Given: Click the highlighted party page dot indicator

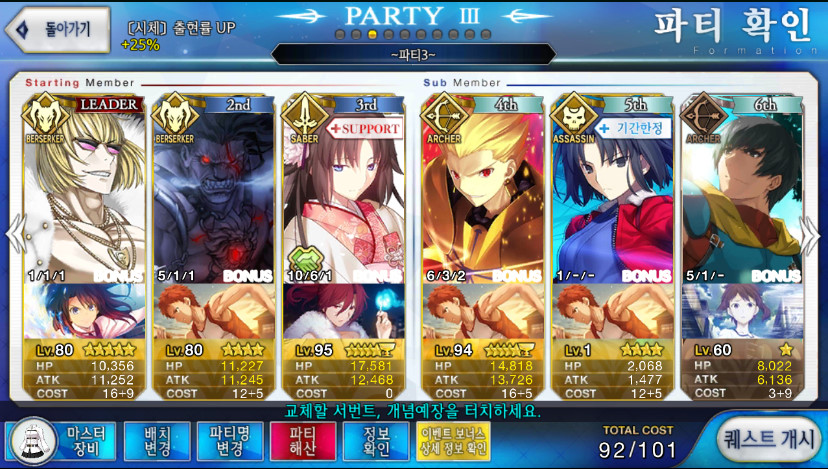Looking at the screenshot, I should coord(373,34).
